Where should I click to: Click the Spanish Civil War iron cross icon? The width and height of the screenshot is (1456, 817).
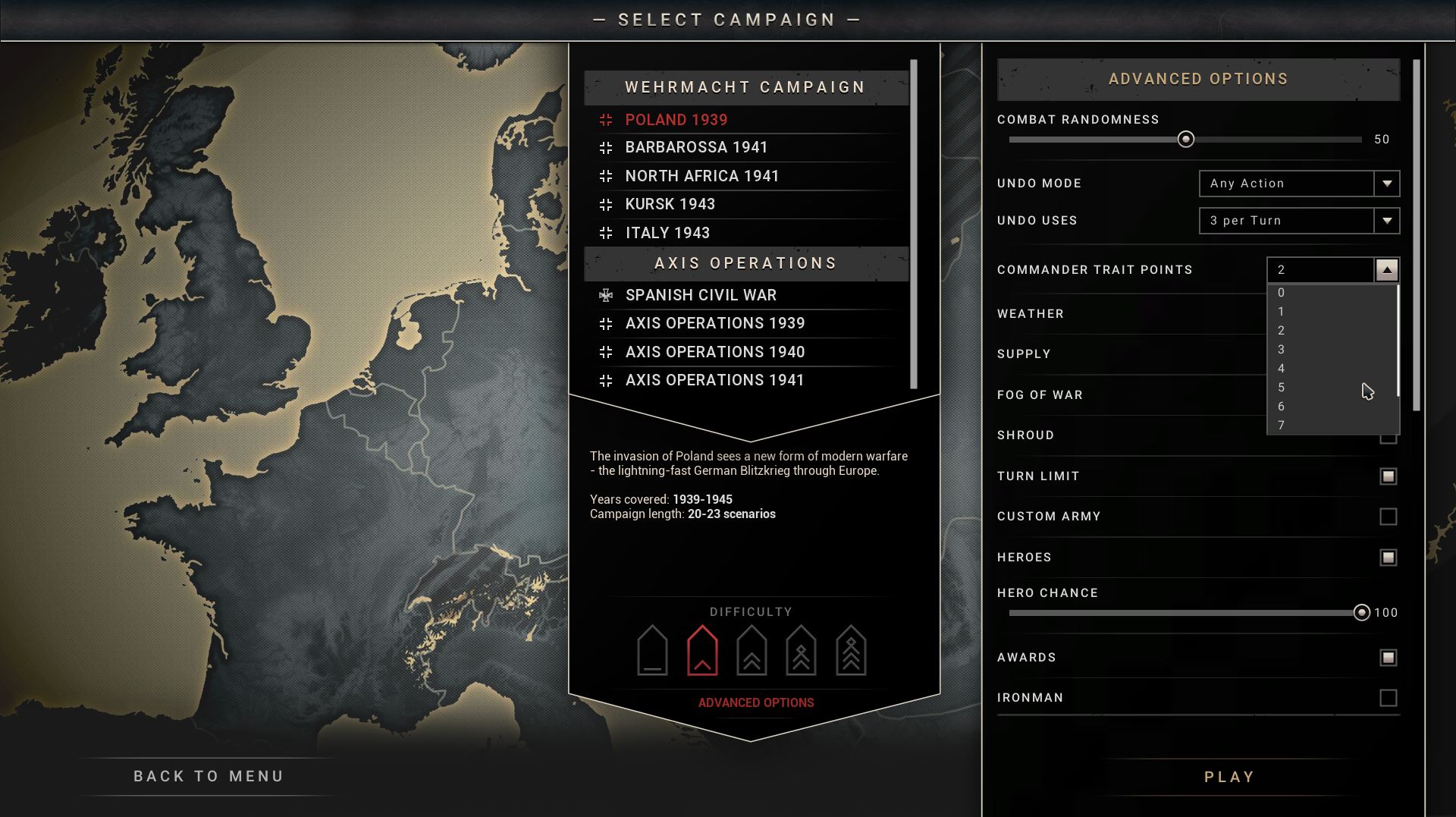pos(606,294)
